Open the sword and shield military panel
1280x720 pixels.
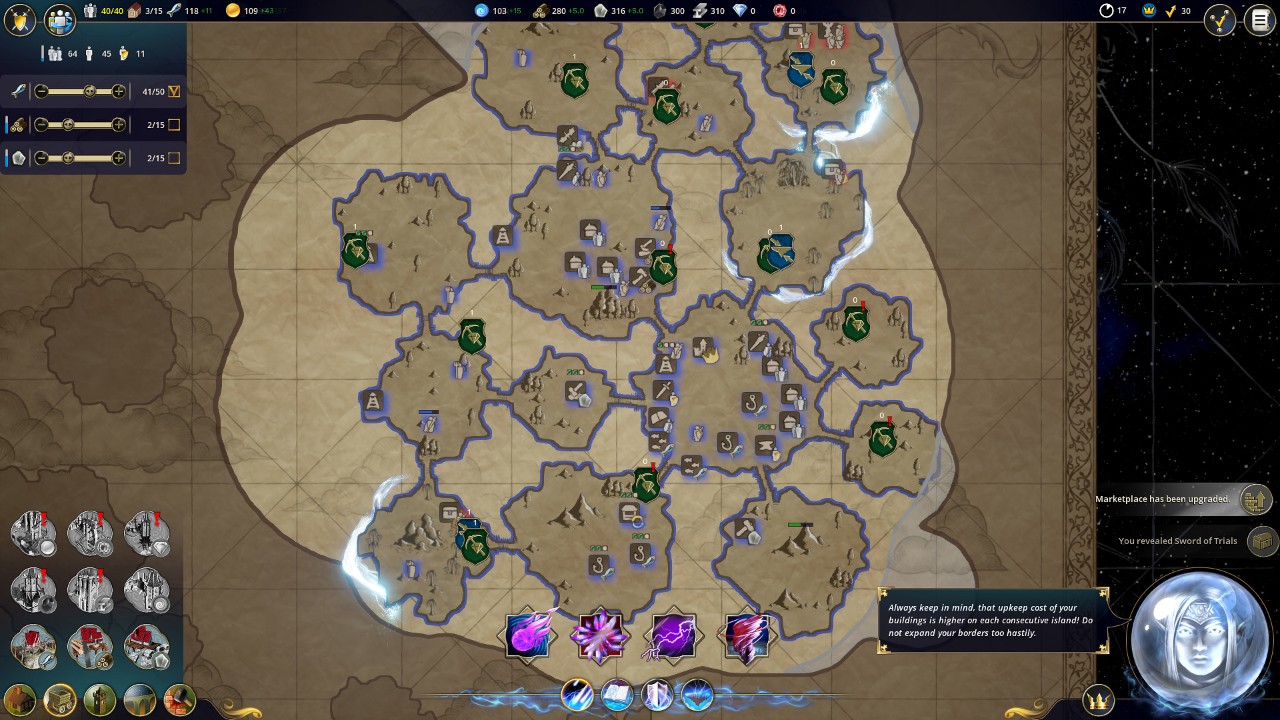click(x=19, y=20)
